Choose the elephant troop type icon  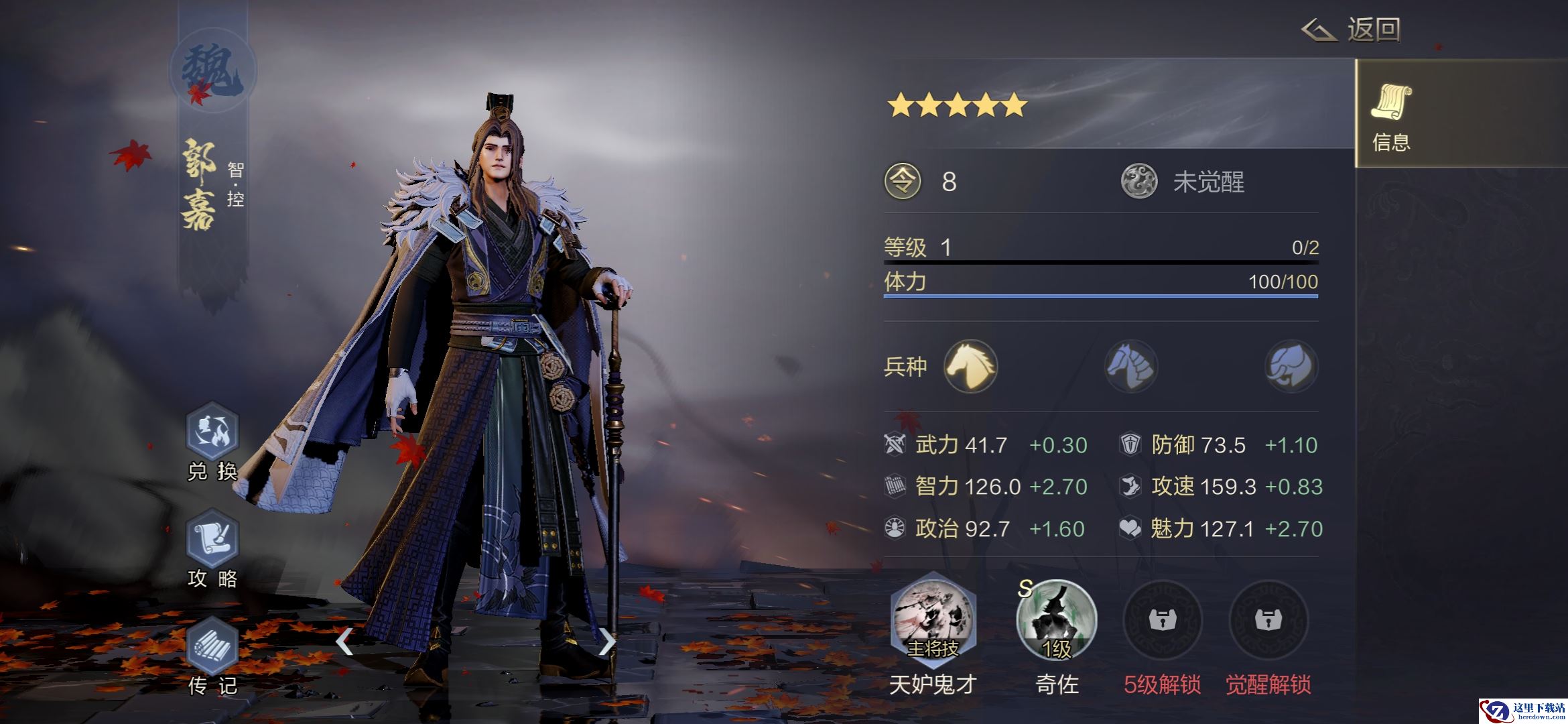[1291, 366]
